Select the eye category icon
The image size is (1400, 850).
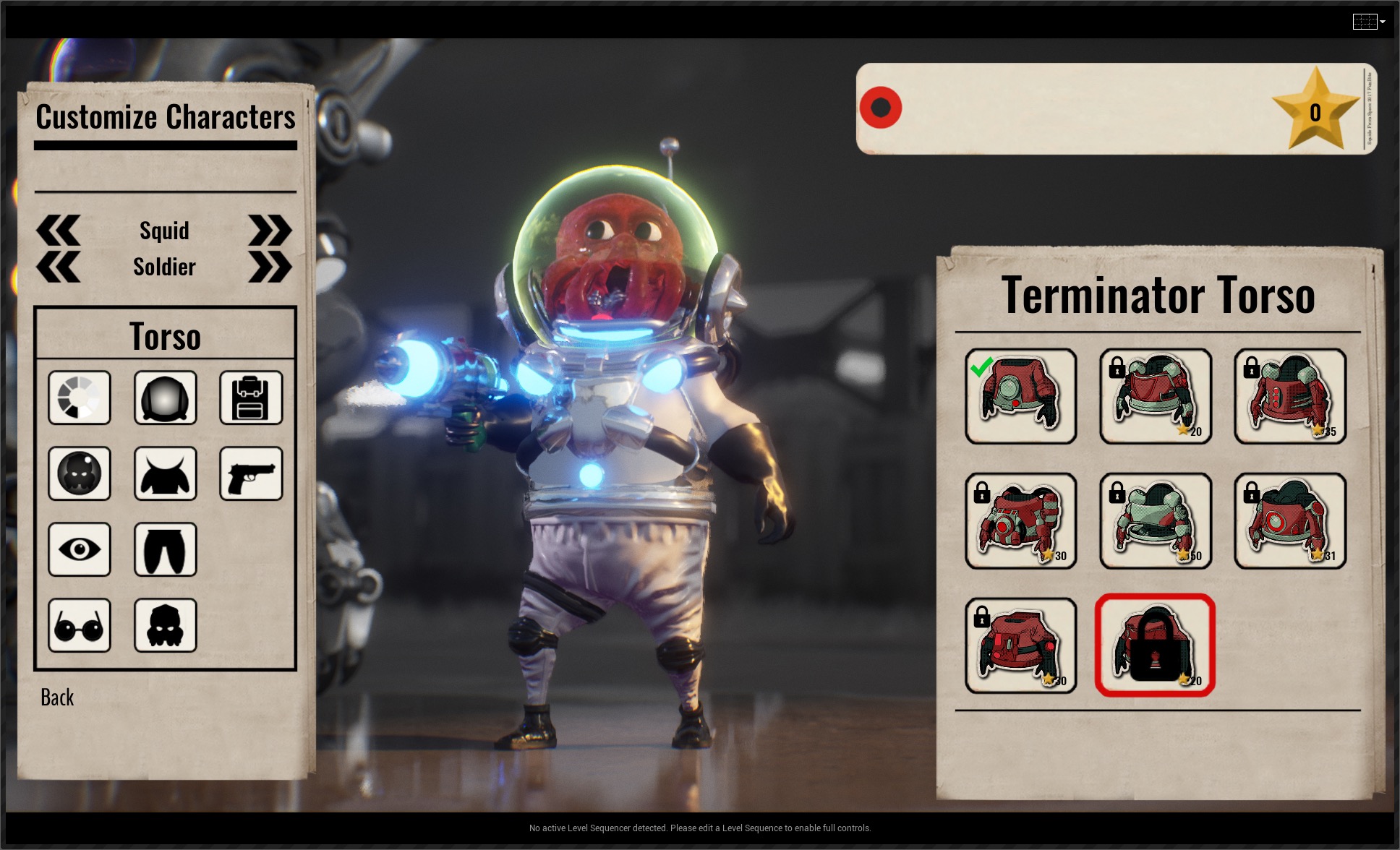click(x=80, y=549)
